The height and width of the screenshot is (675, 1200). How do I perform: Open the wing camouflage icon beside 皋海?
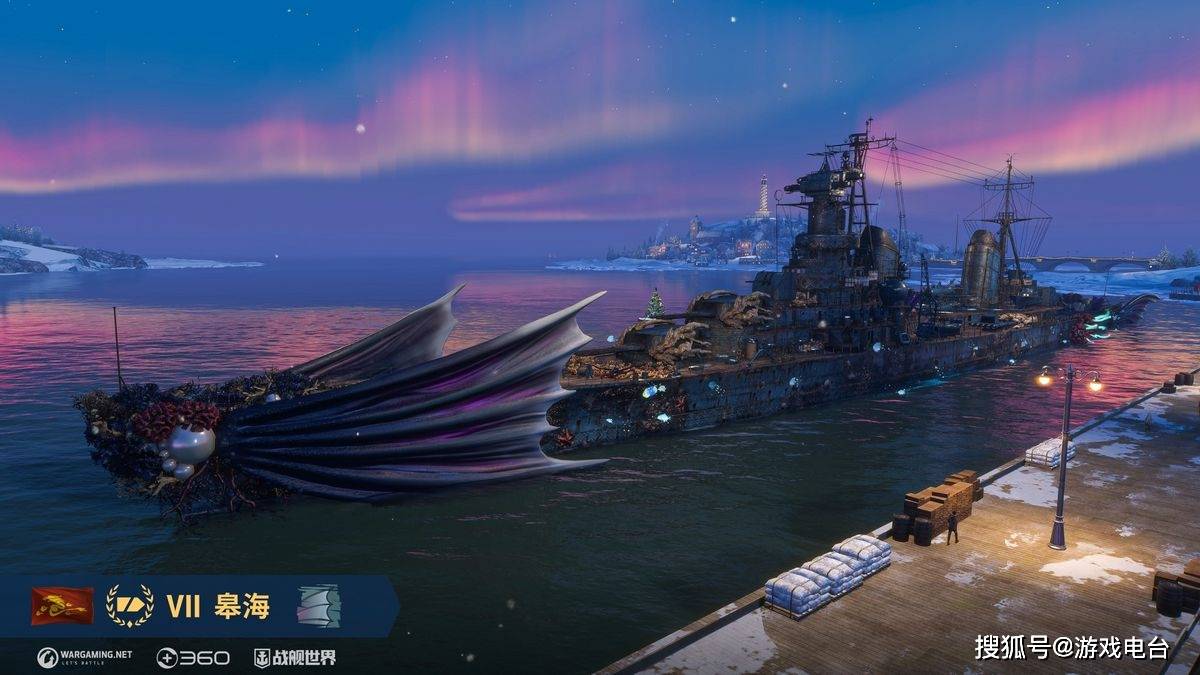(318, 606)
